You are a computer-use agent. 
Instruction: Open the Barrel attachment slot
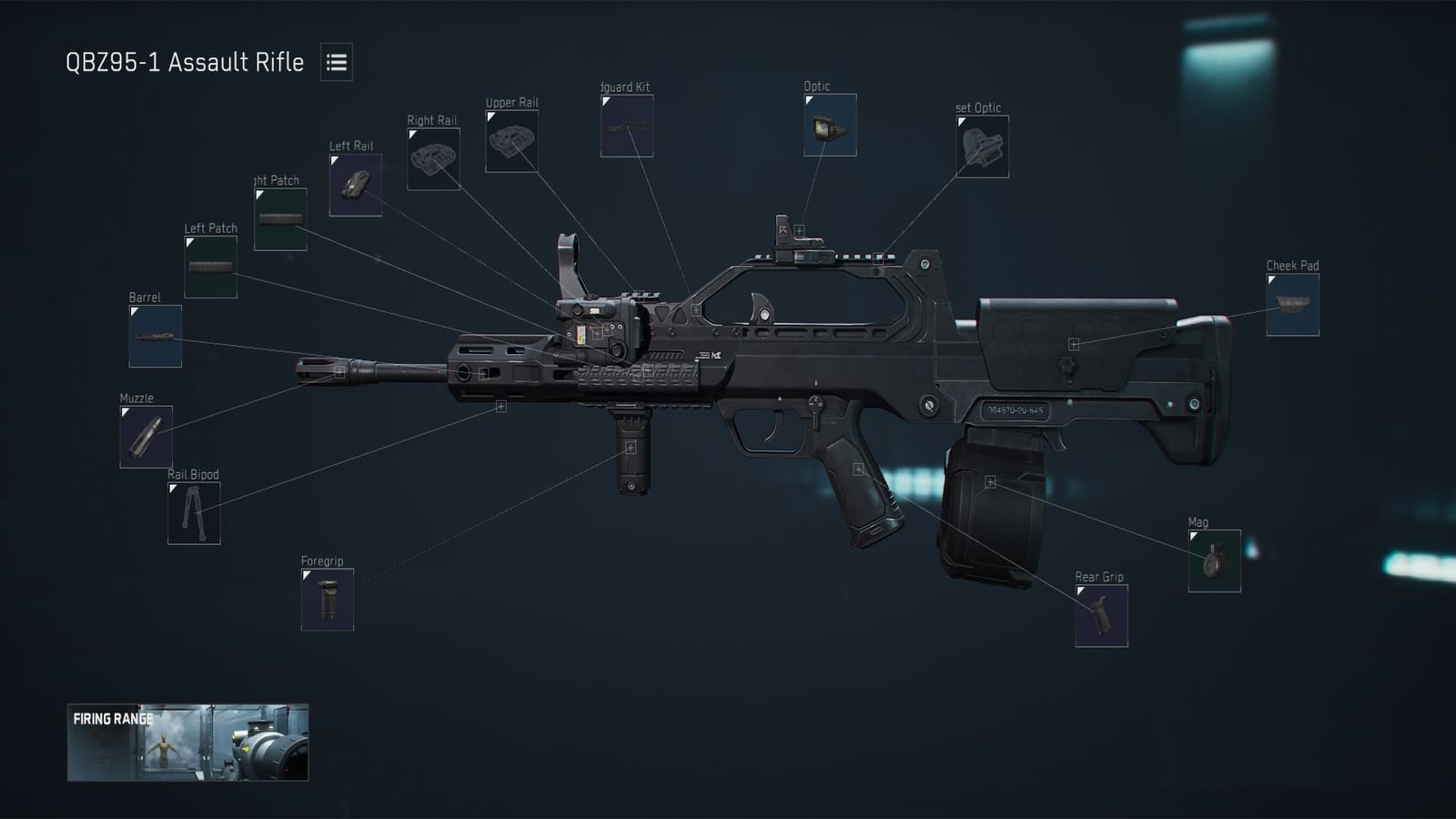(155, 336)
